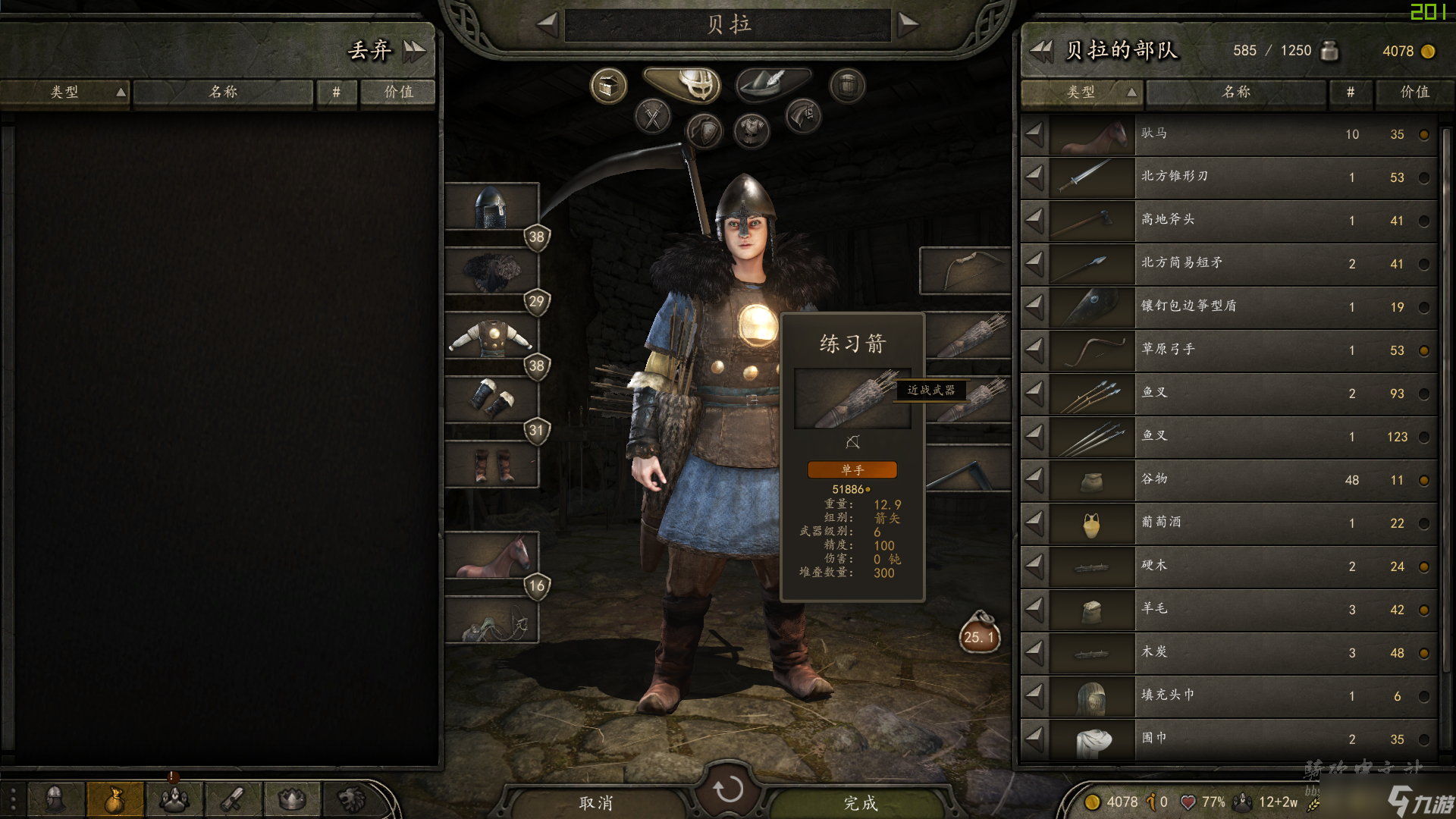Confirm with the 完成 done button
The image size is (1456, 819).
tap(861, 802)
